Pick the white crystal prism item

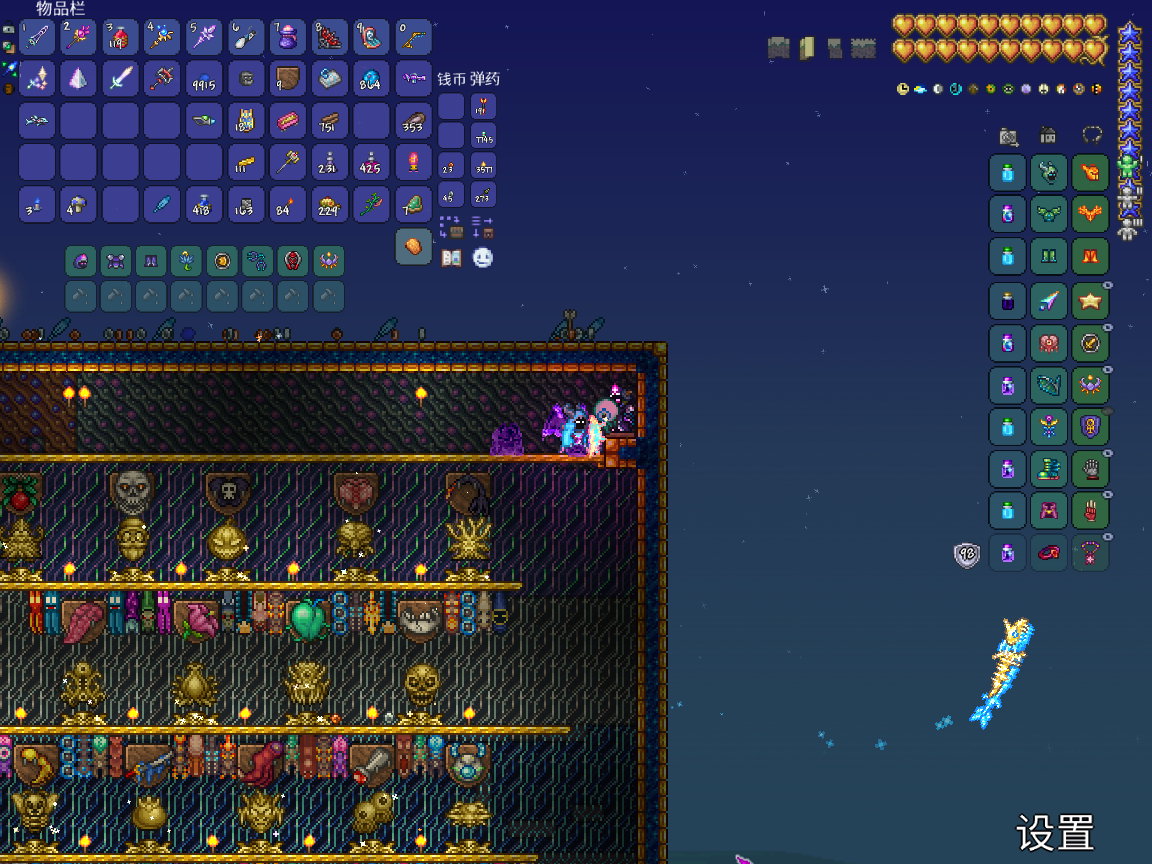tap(78, 78)
